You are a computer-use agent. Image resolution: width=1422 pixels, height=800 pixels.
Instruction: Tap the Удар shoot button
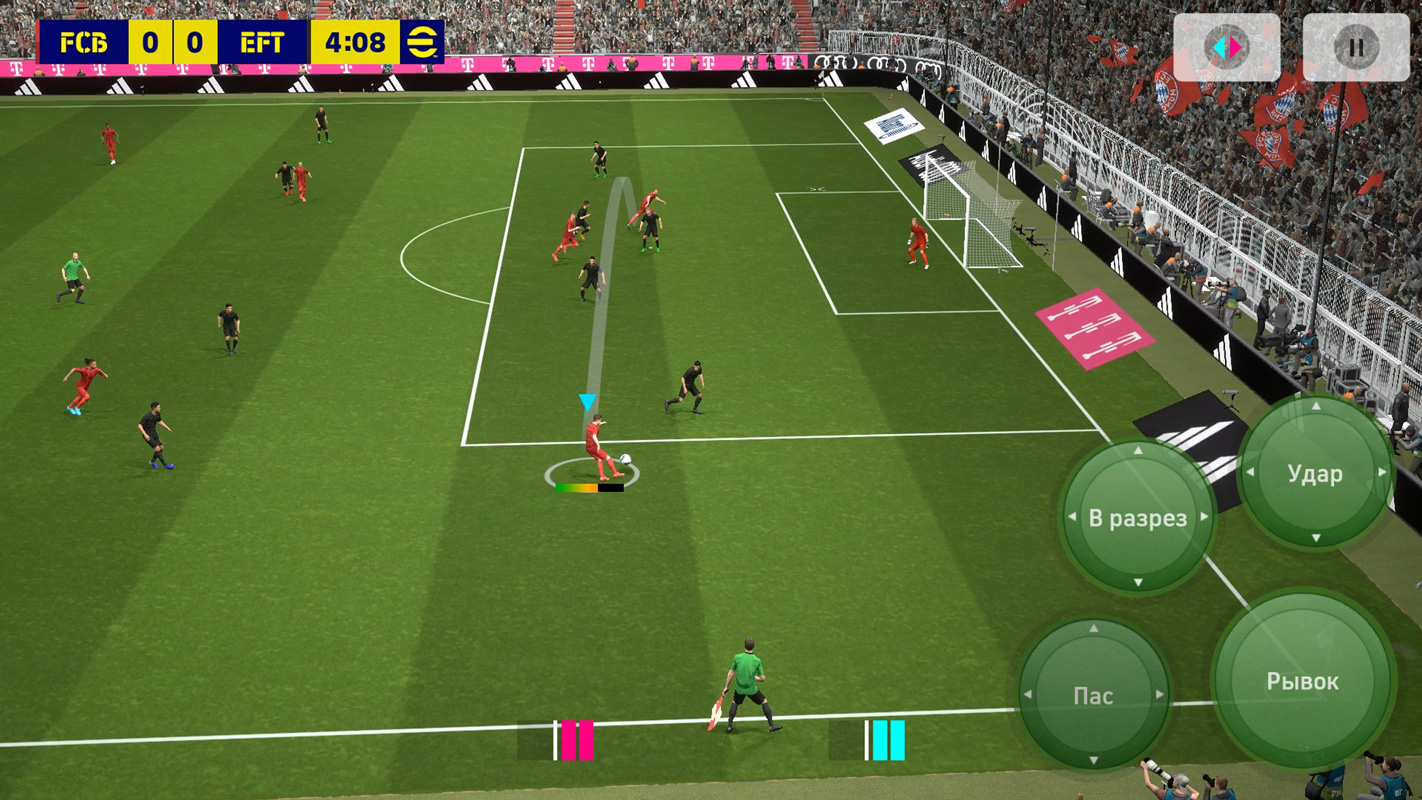[1315, 473]
